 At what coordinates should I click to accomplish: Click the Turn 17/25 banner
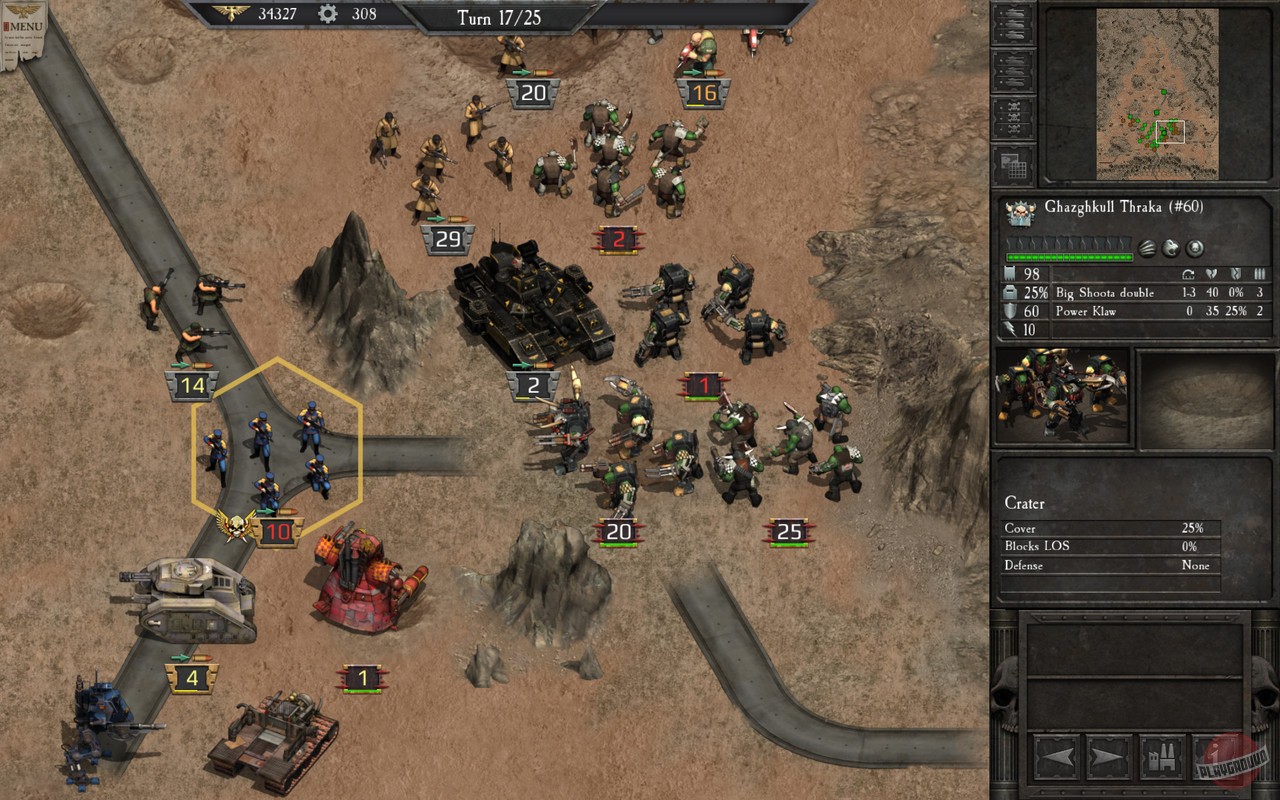click(500, 17)
